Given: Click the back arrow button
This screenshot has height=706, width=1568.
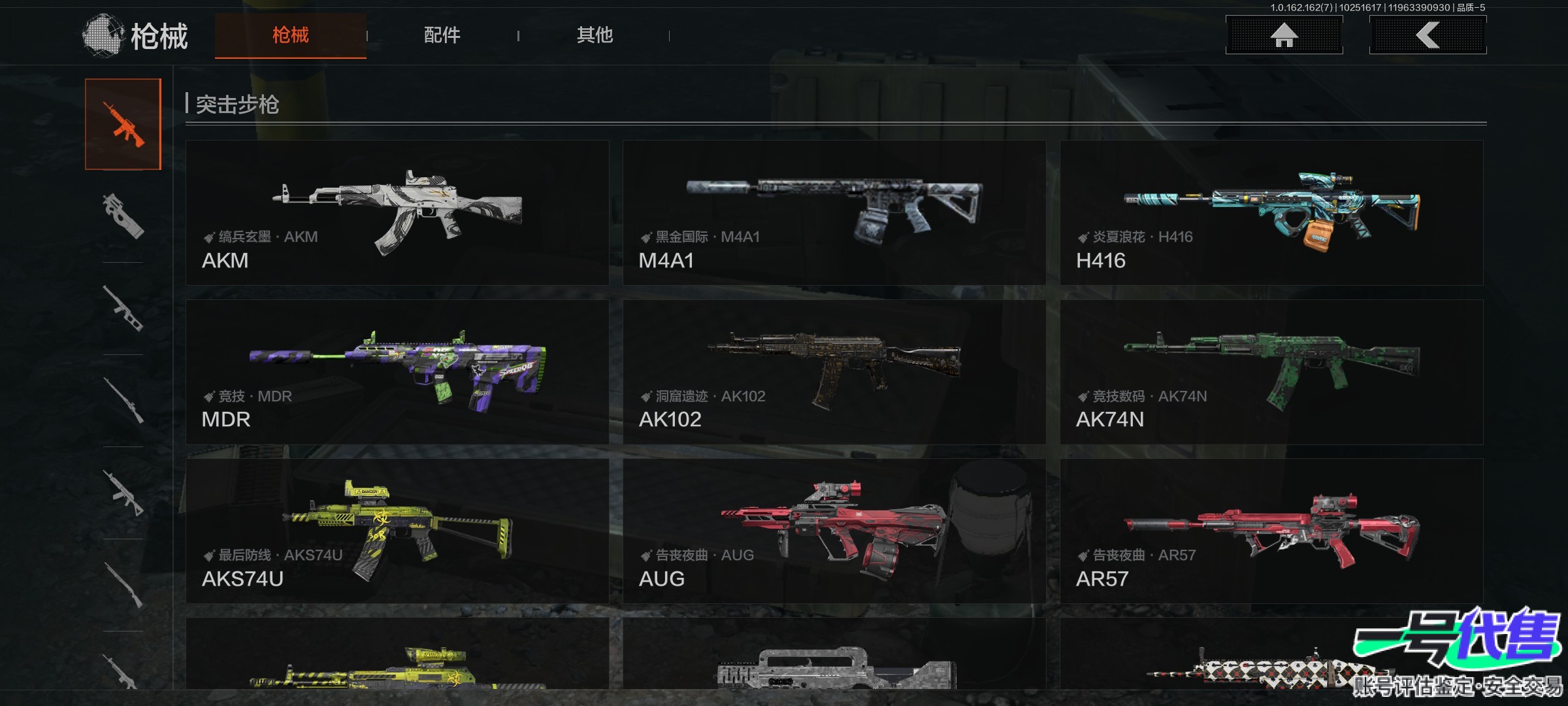Looking at the screenshot, I should pos(1428,35).
